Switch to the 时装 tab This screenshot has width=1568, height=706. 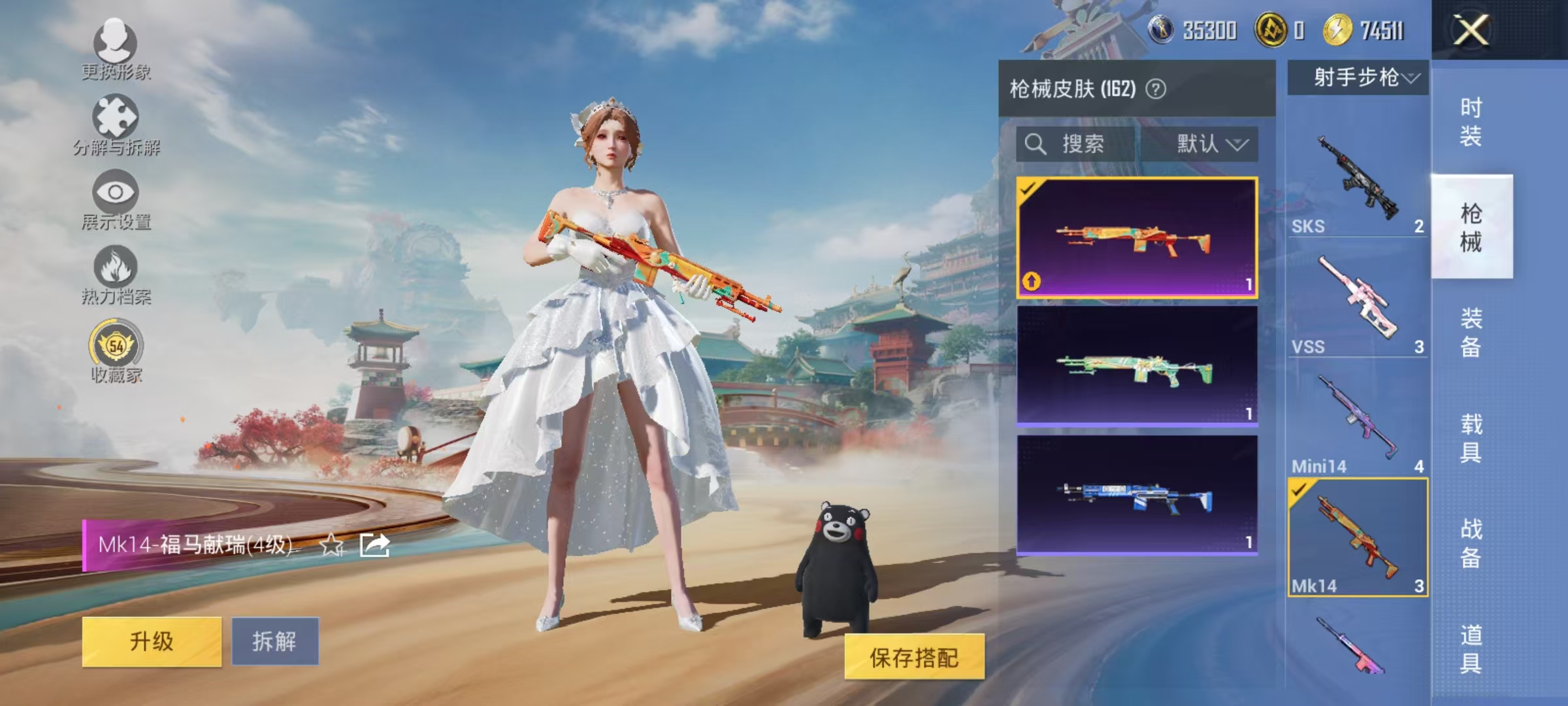pyautogui.click(x=1470, y=121)
